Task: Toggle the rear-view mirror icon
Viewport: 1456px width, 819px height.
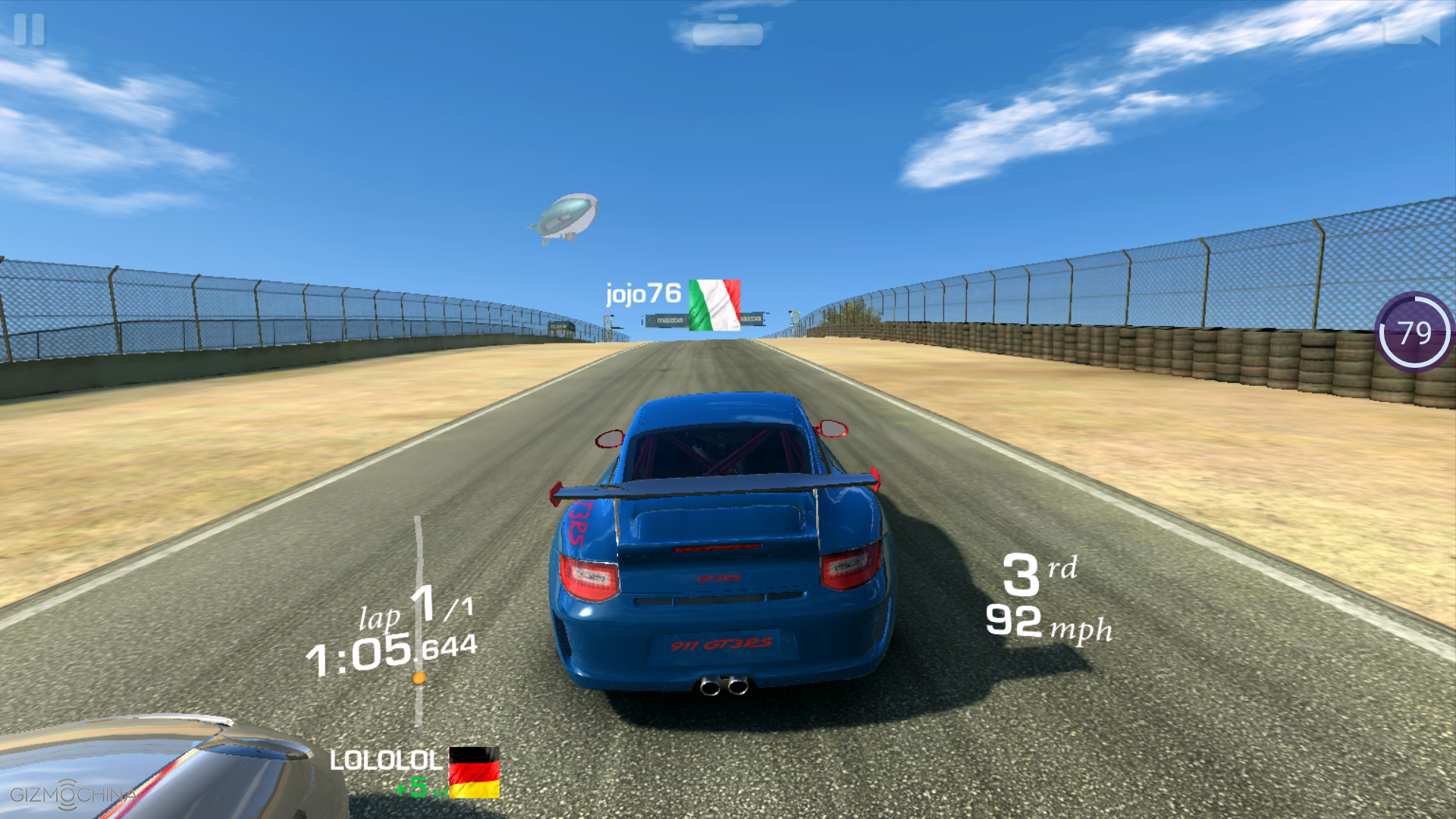Action: (x=727, y=33)
